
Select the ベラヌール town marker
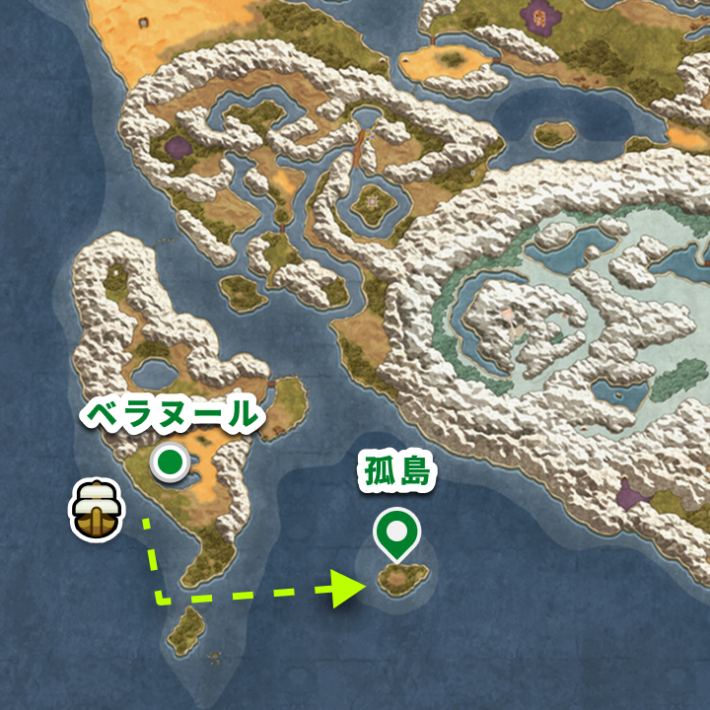tap(171, 462)
